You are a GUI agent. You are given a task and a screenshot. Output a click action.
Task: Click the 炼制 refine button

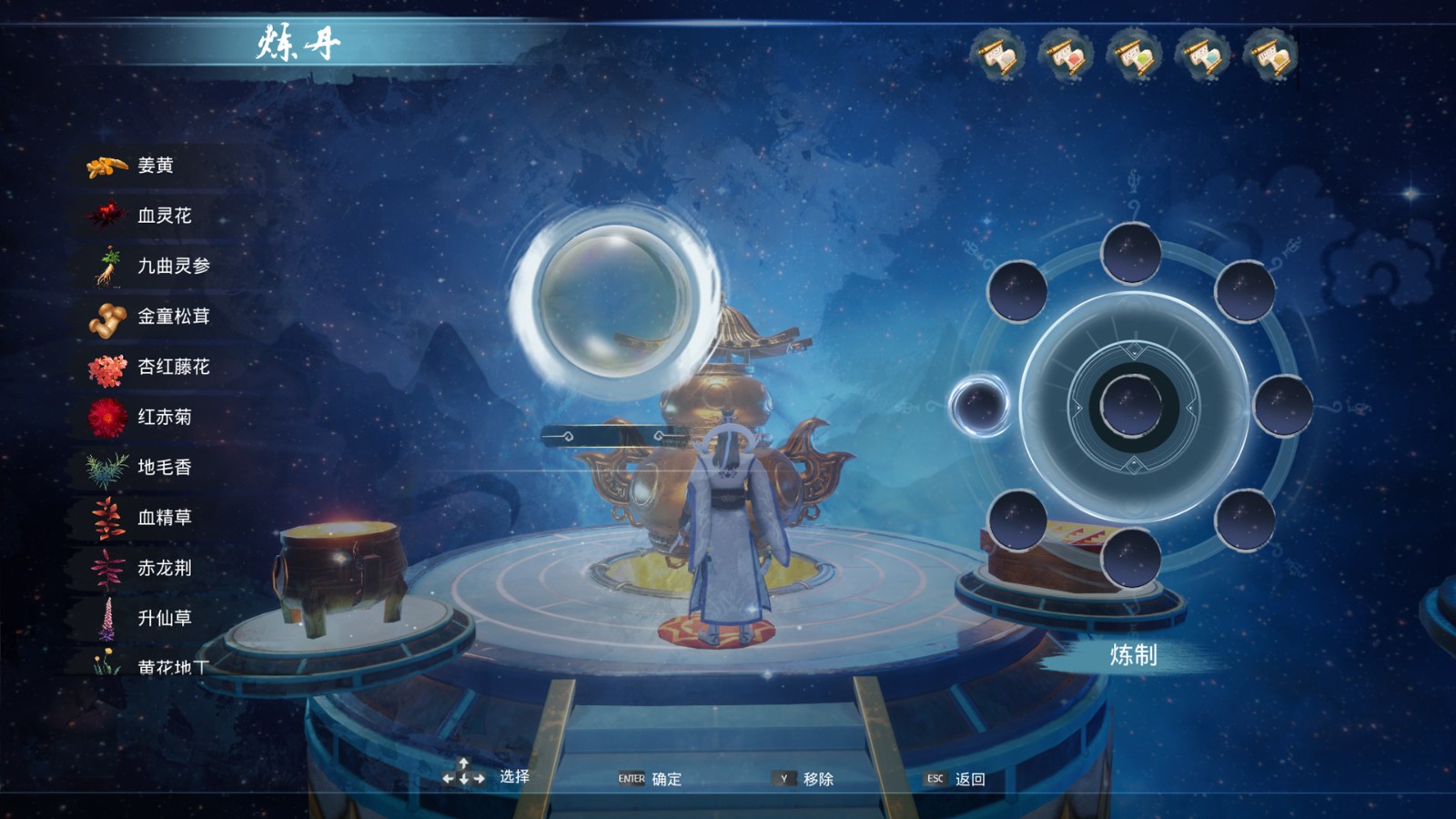tap(1133, 655)
